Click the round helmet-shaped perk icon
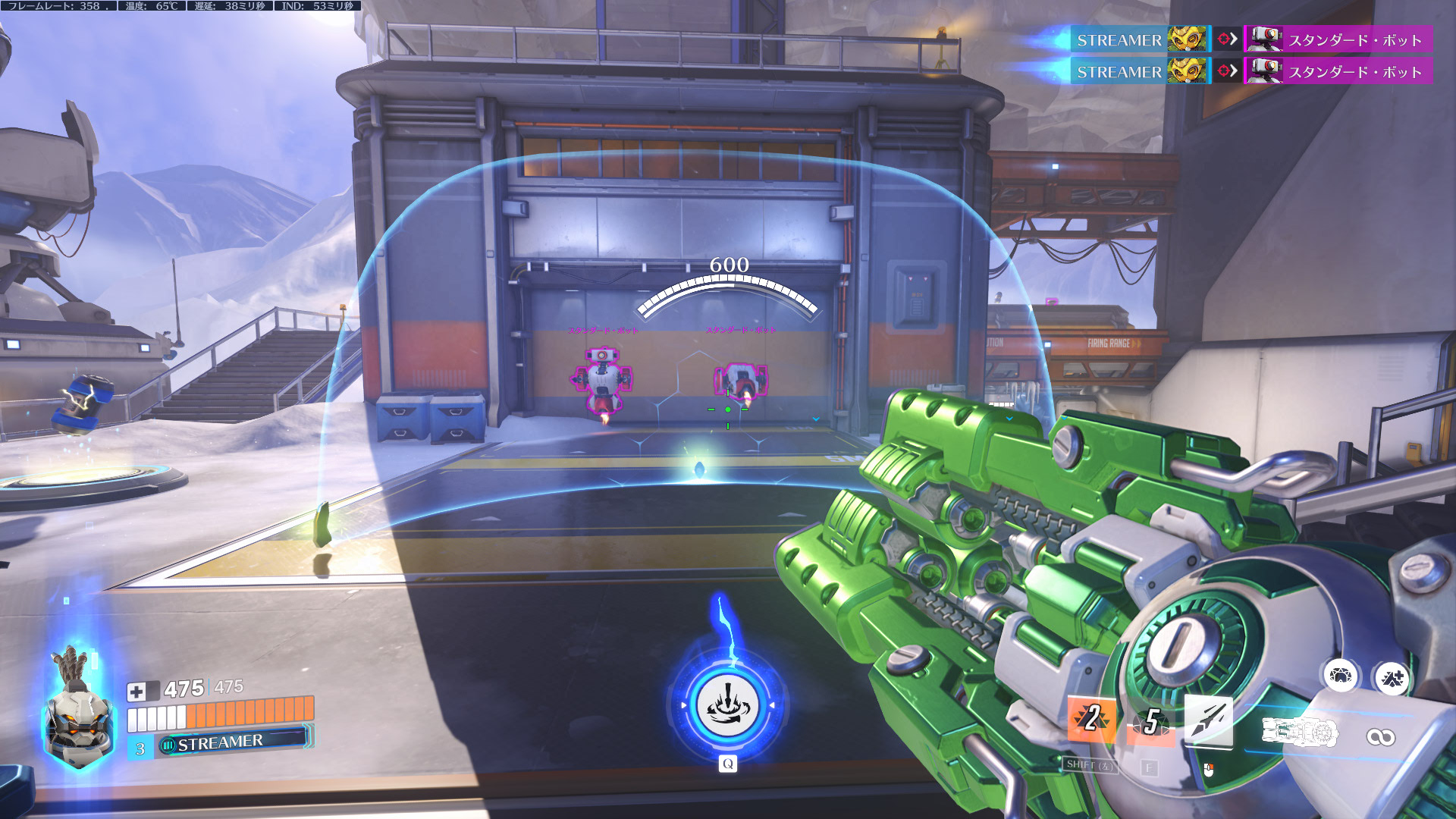 [x=1340, y=676]
